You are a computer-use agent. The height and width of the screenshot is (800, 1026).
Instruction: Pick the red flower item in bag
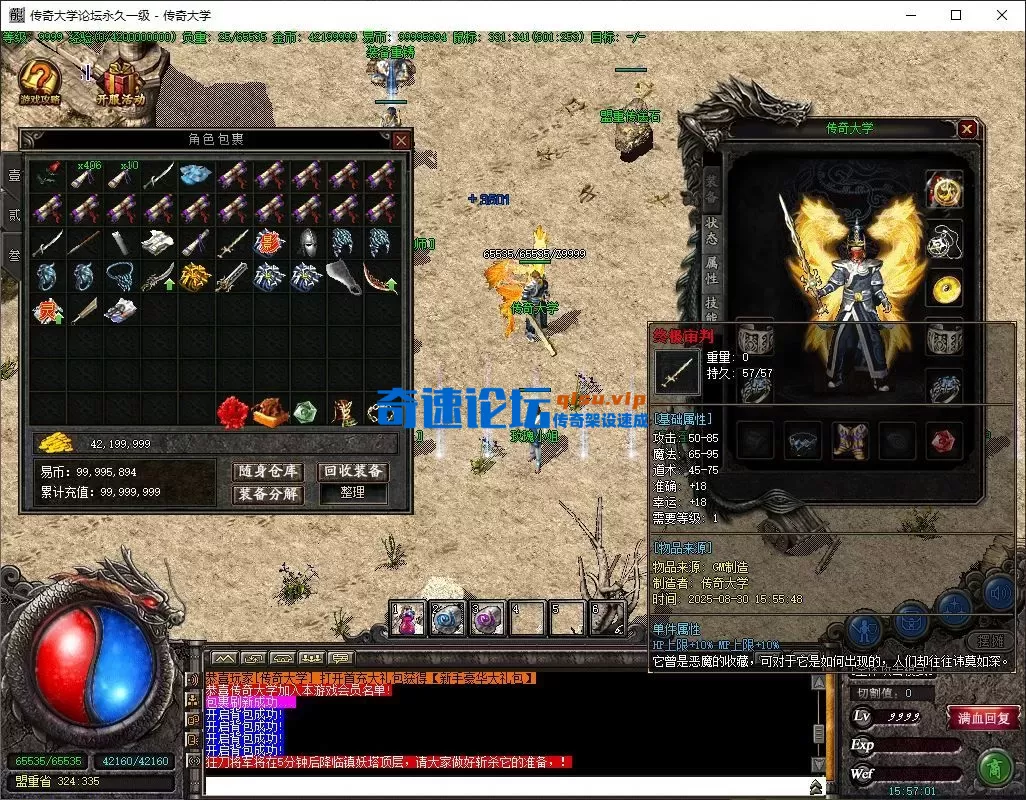tap(232, 411)
